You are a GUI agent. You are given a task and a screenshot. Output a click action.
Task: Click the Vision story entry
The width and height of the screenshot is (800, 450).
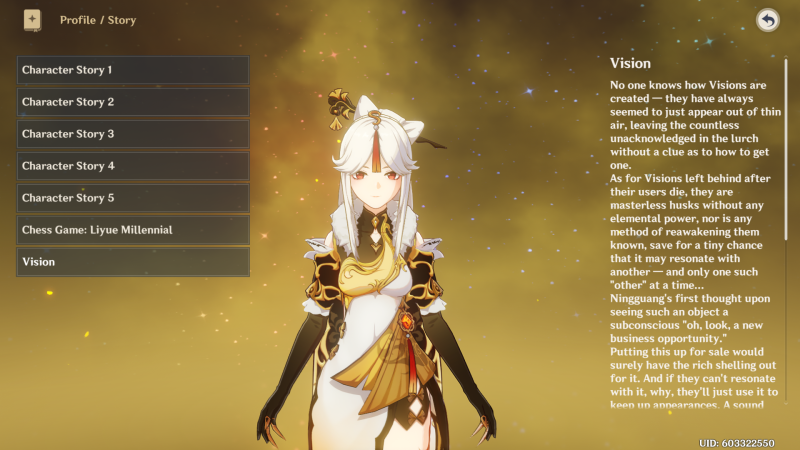132,262
